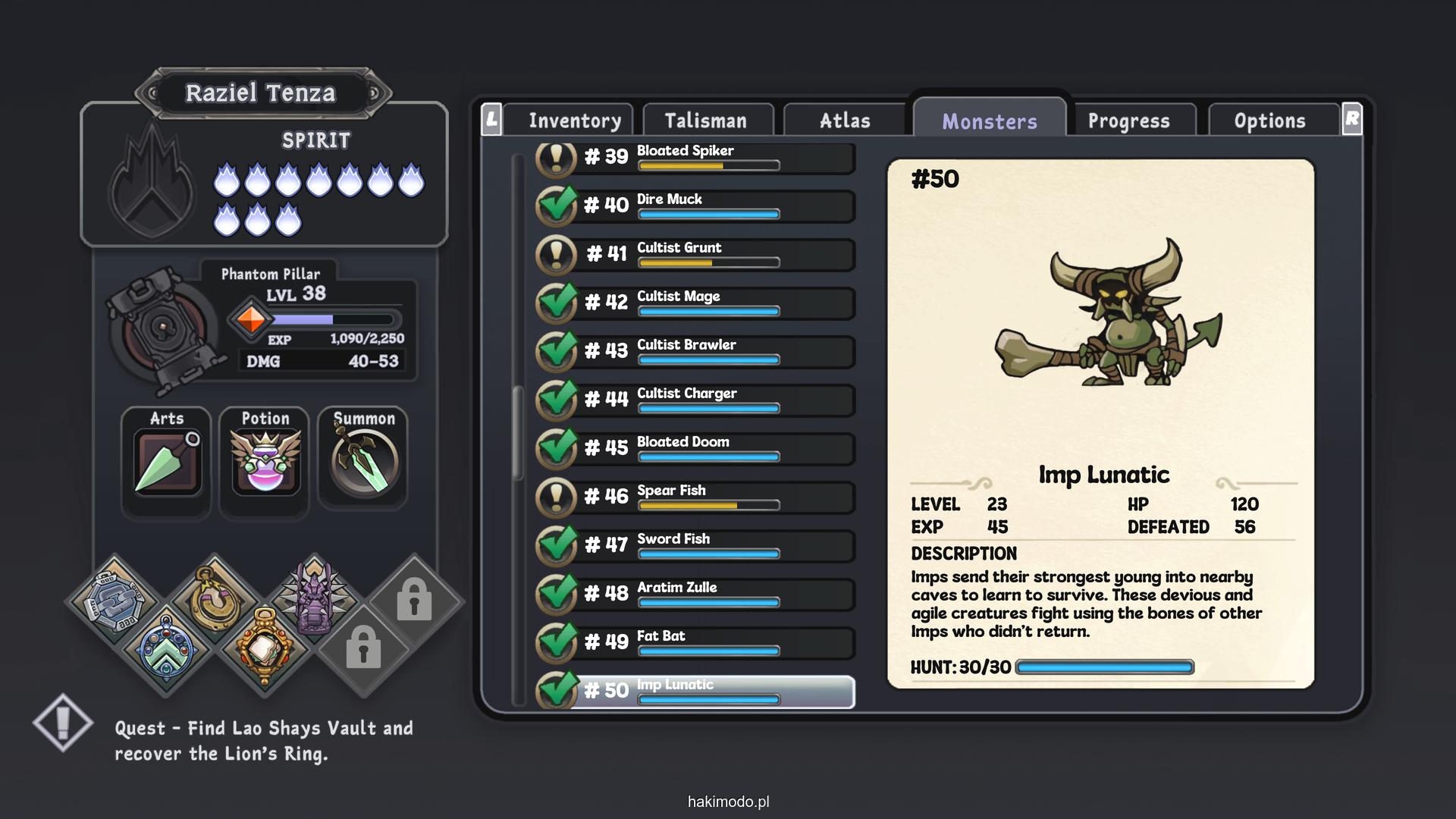
Task: View Aratim Zulle monster details
Action: [x=705, y=594]
